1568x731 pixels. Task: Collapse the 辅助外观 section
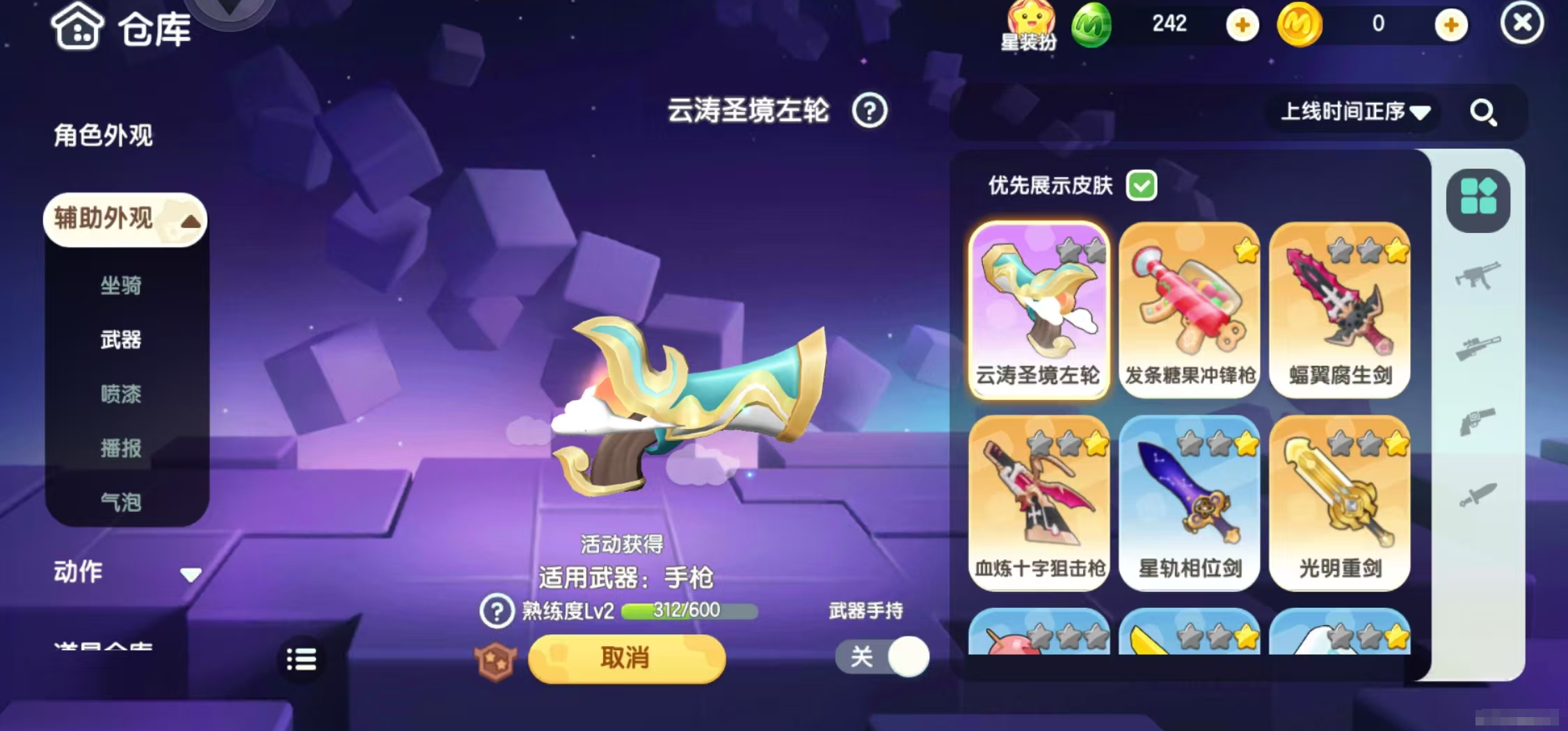click(x=124, y=219)
